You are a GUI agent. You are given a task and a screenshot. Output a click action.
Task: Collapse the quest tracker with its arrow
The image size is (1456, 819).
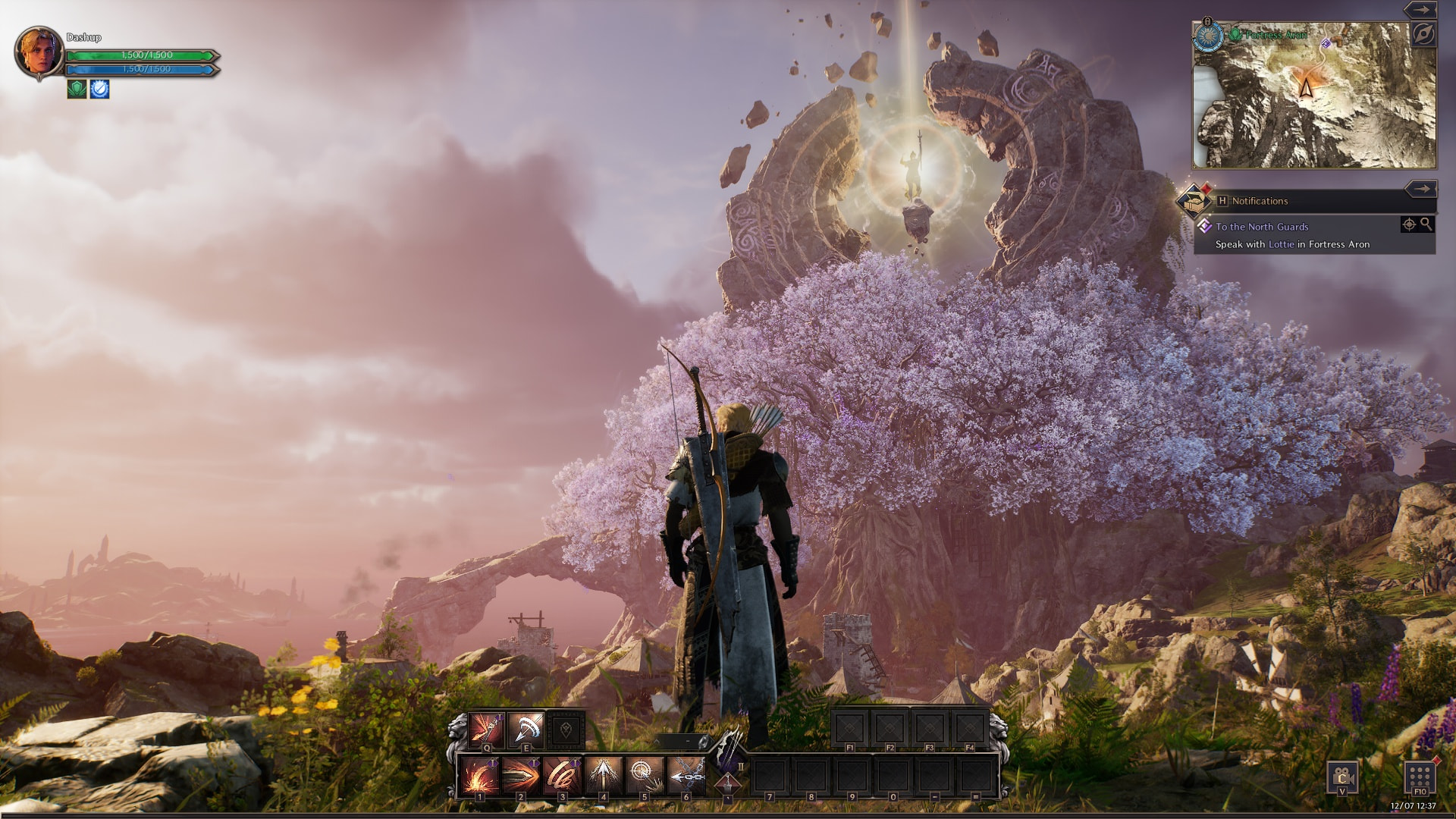[x=1420, y=189]
